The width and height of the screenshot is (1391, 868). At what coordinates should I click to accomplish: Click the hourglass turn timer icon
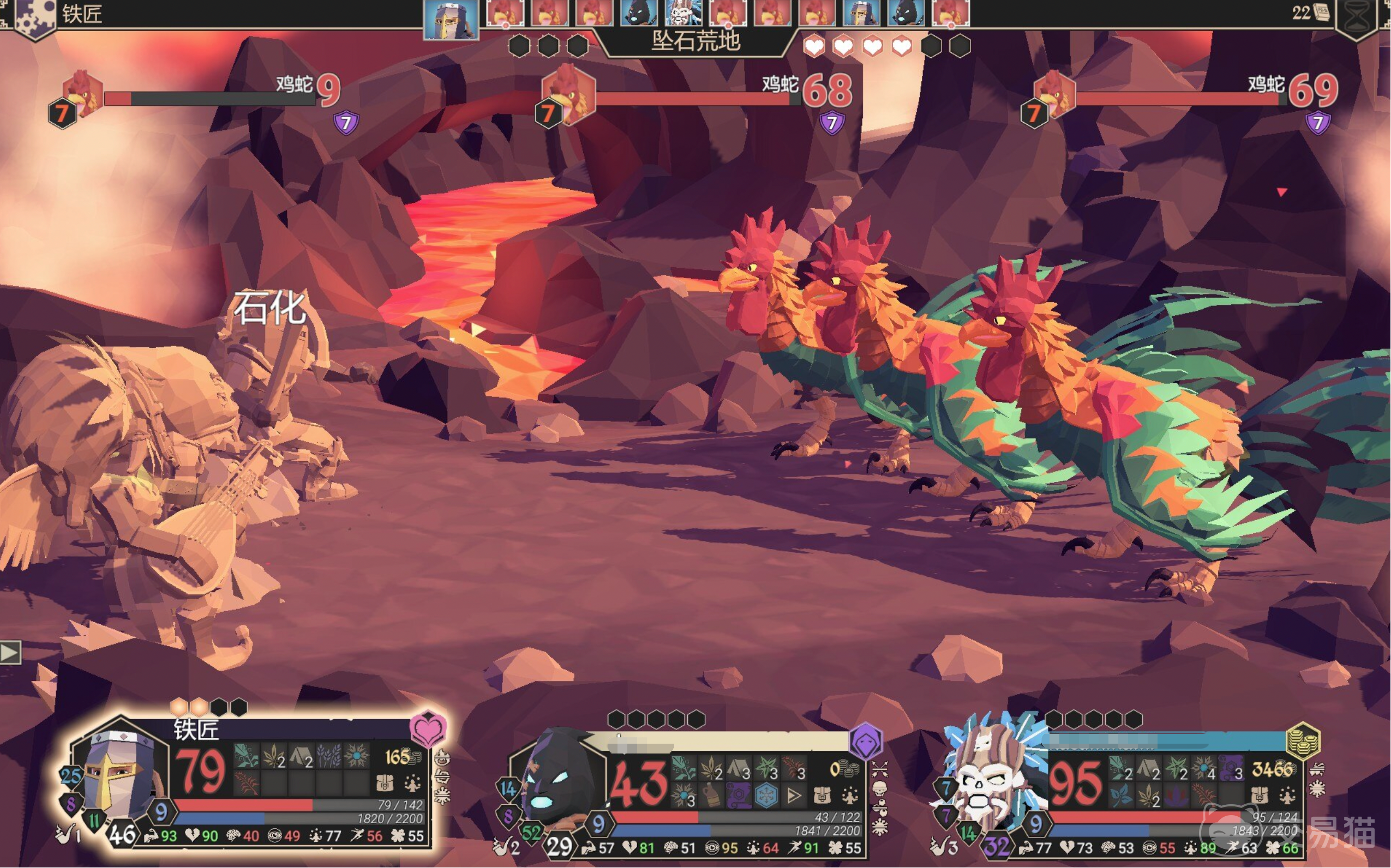pos(1358,19)
